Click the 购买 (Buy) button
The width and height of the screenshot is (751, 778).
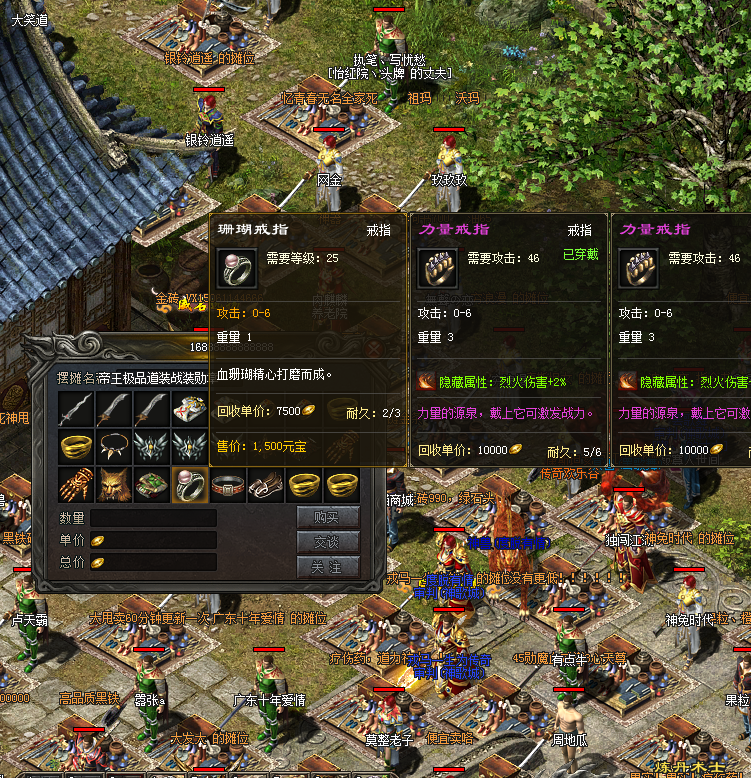[328, 517]
